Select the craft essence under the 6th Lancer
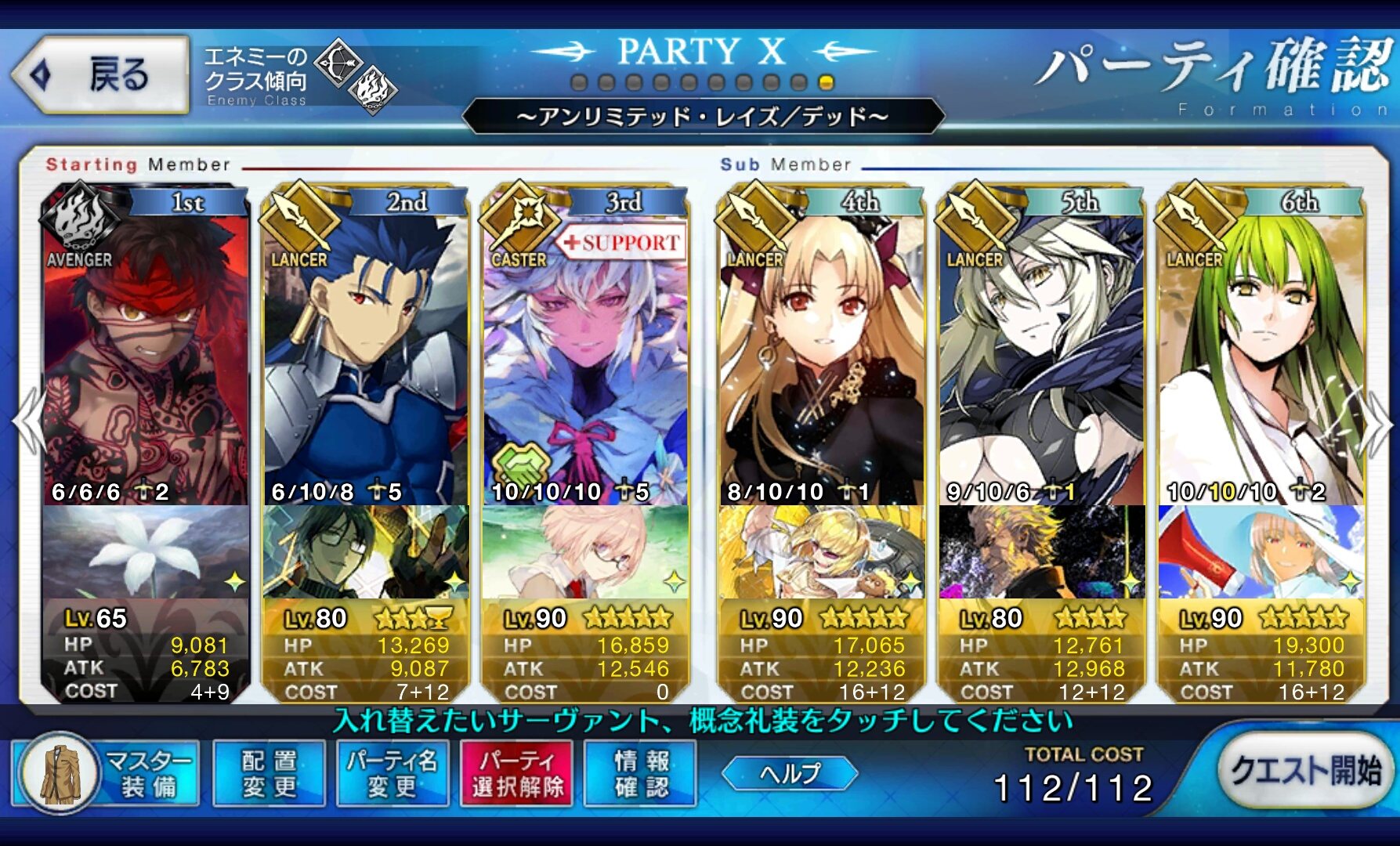Screen dimensions: 1400x846 pyautogui.click(x=1261, y=552)
